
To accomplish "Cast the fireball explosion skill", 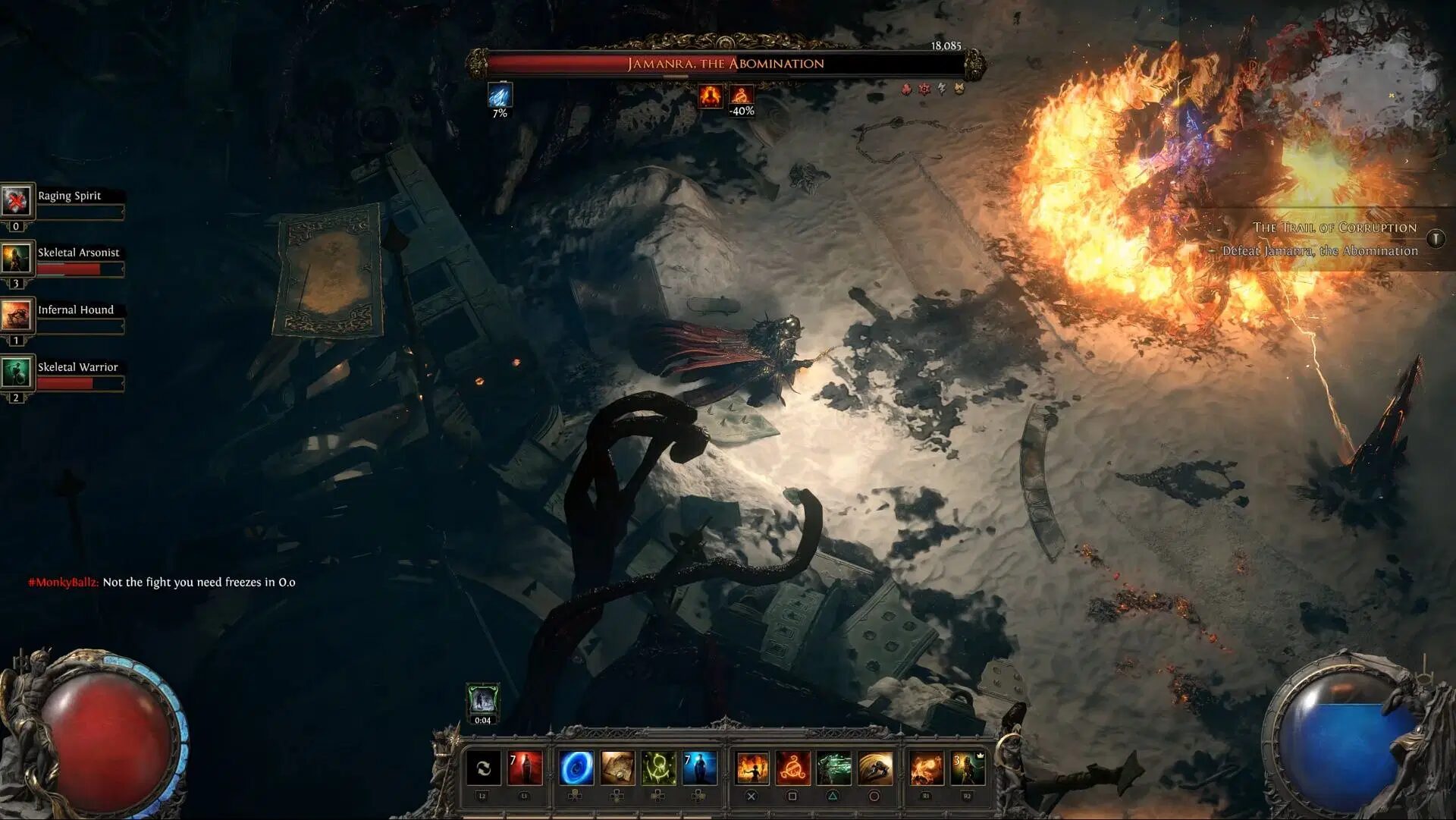I will point(926,768).
